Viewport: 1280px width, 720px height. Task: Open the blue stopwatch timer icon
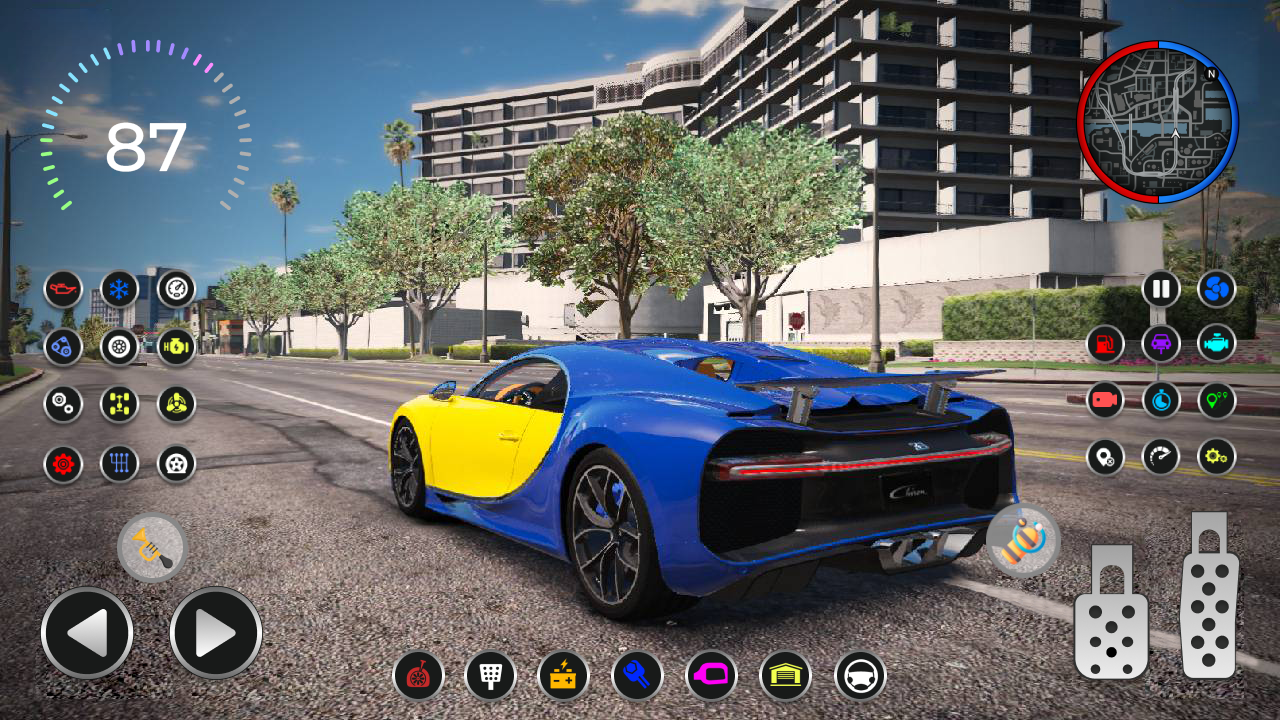click(x=1161, y=400)
